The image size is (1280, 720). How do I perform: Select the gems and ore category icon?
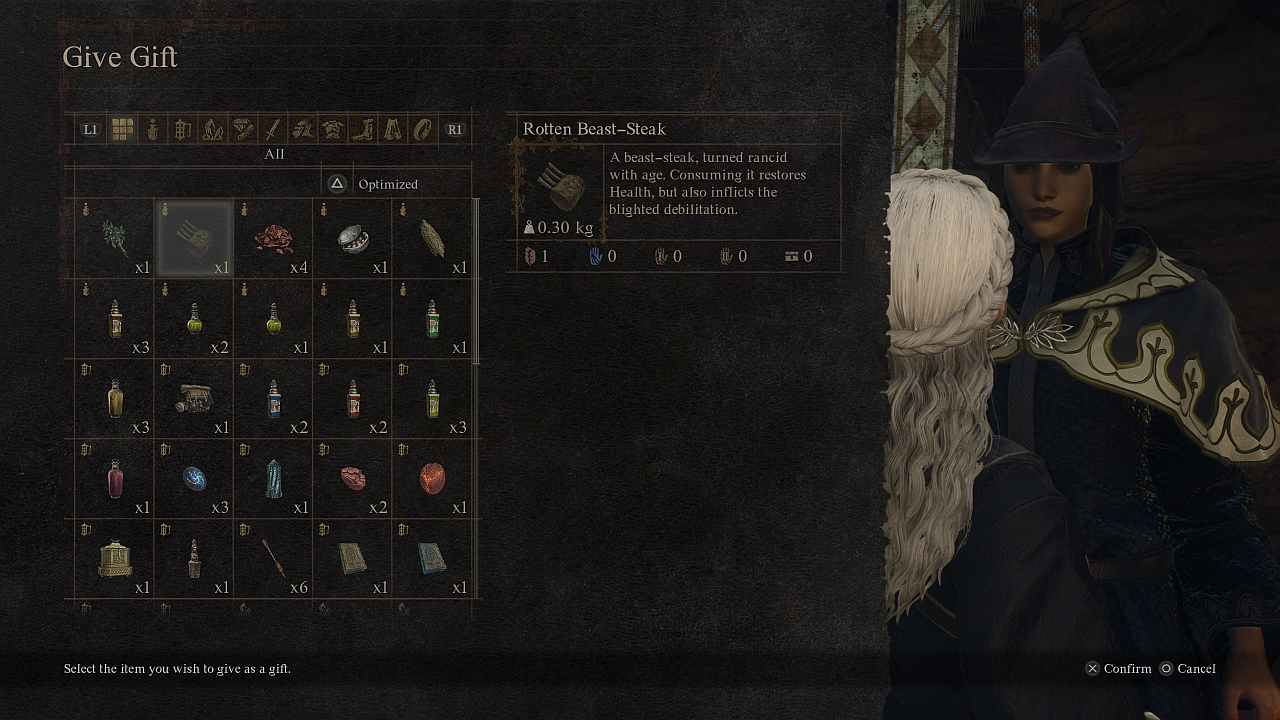pyautogui.click(x=242, y=129)
